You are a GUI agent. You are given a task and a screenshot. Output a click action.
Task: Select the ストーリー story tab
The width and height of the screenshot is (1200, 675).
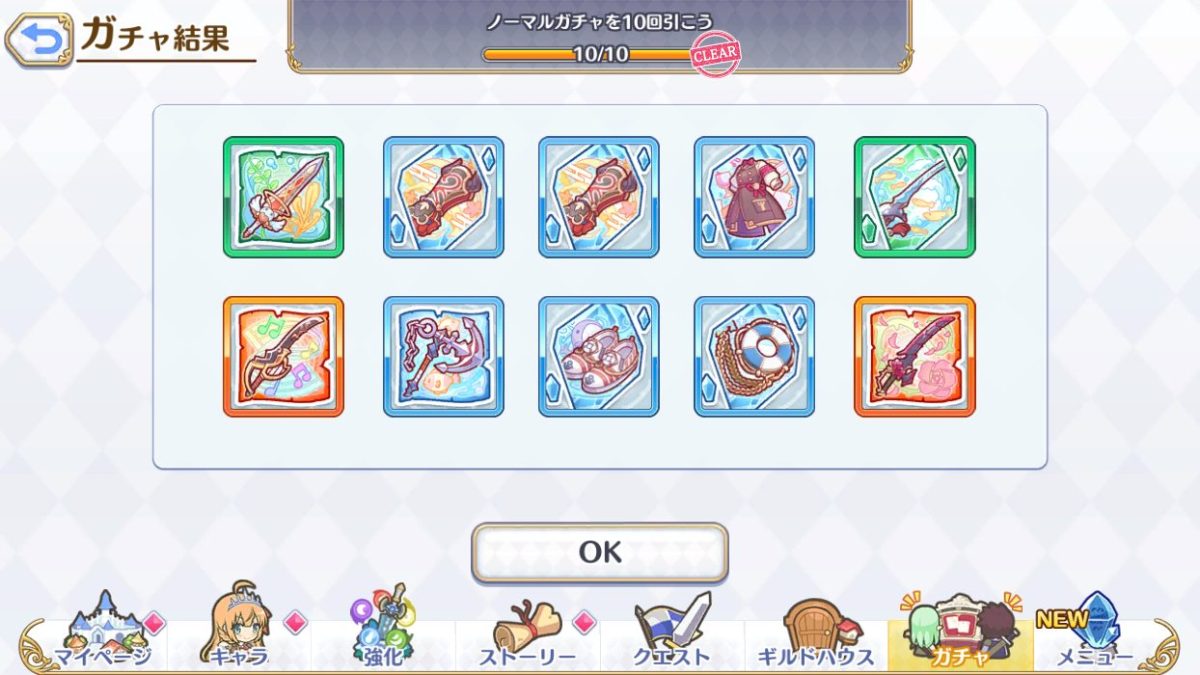coord(527,630)
